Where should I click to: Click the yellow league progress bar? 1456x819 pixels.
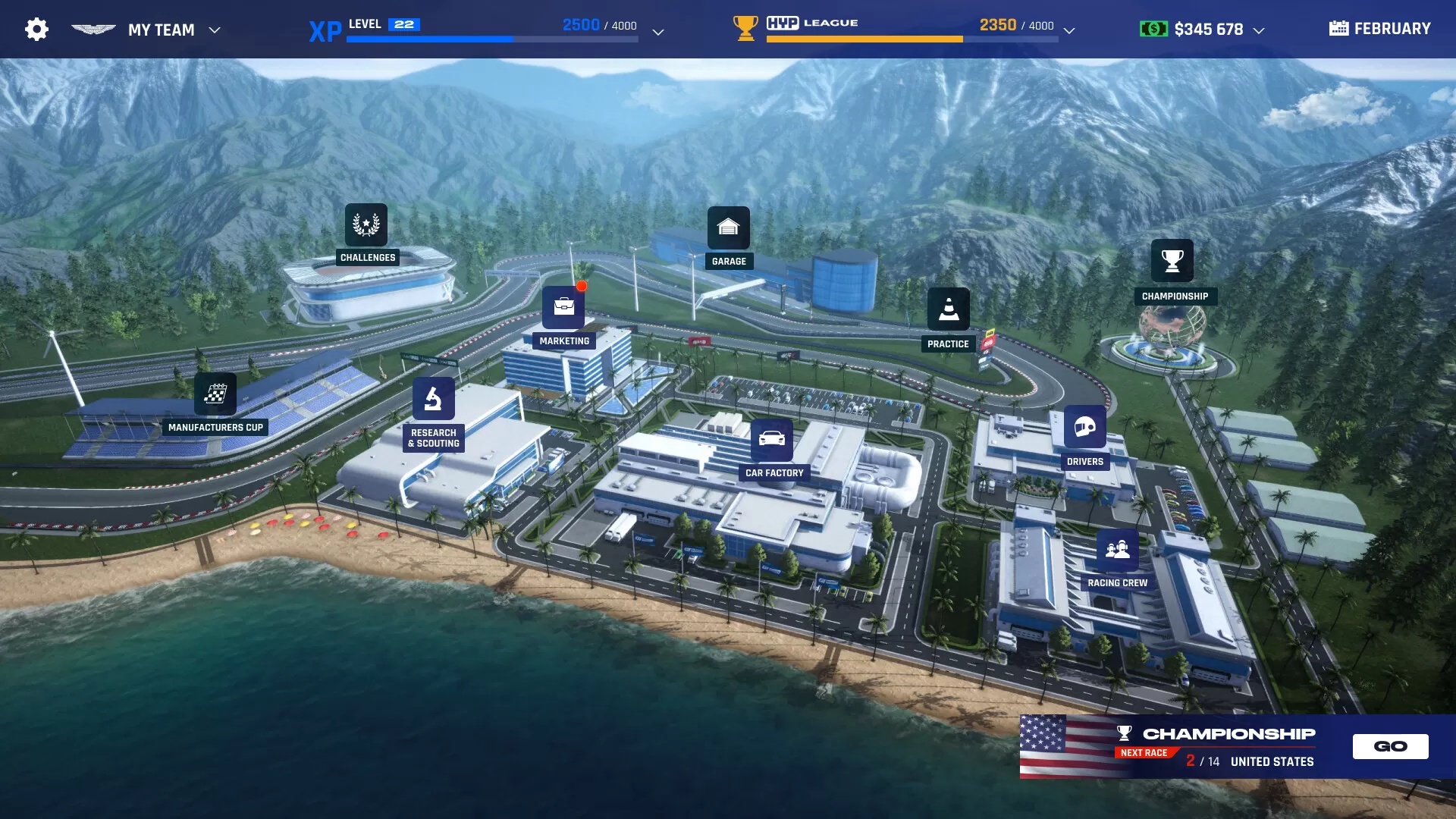click(864, 38)
